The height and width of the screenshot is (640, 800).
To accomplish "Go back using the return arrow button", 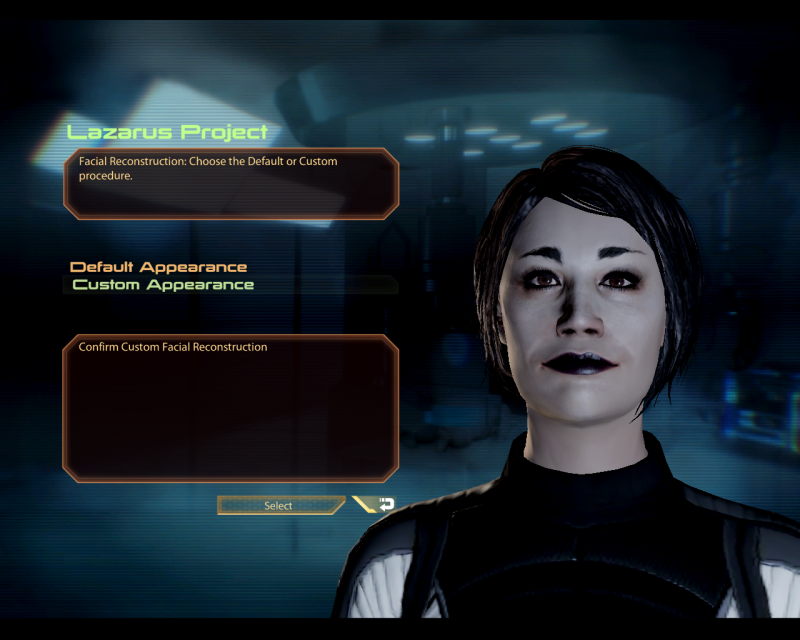I will [379, 505].
